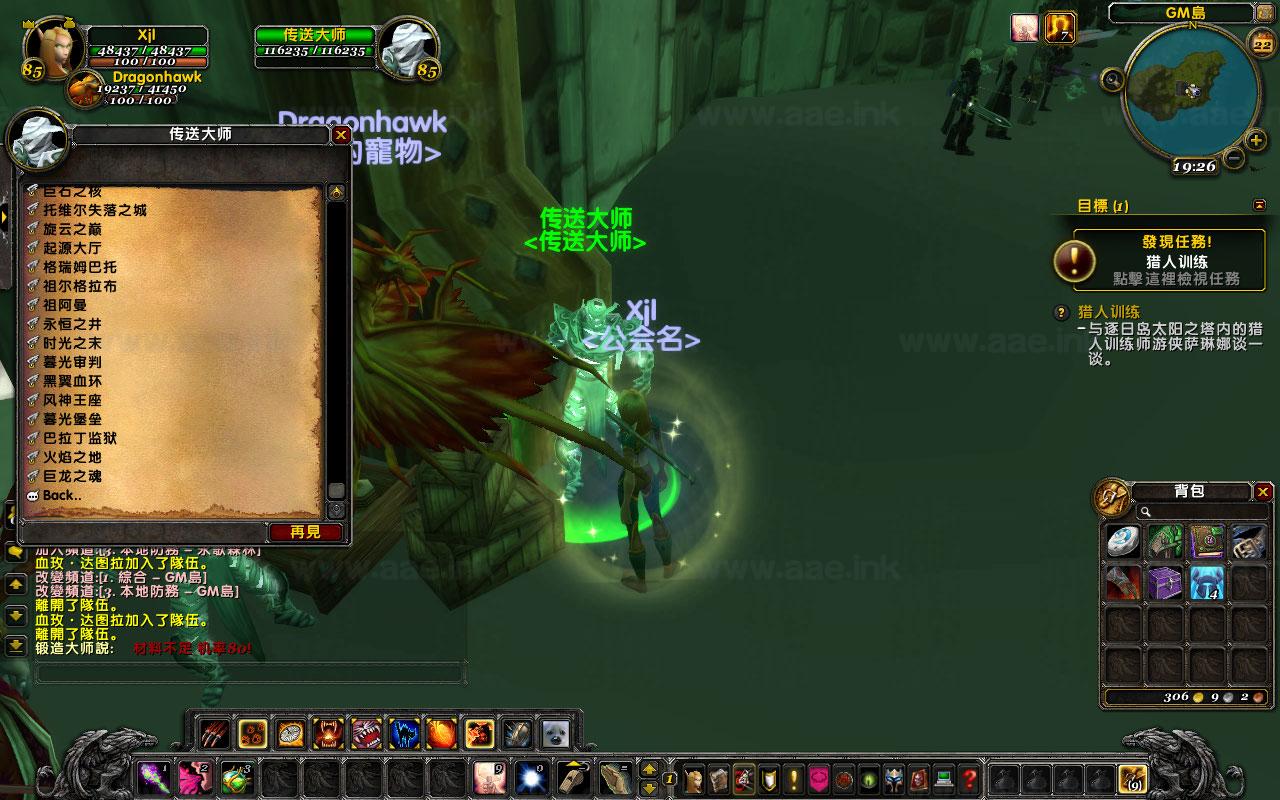Click the chat input box
This screenshot has height=800, width=1280.
pos(250,673)
